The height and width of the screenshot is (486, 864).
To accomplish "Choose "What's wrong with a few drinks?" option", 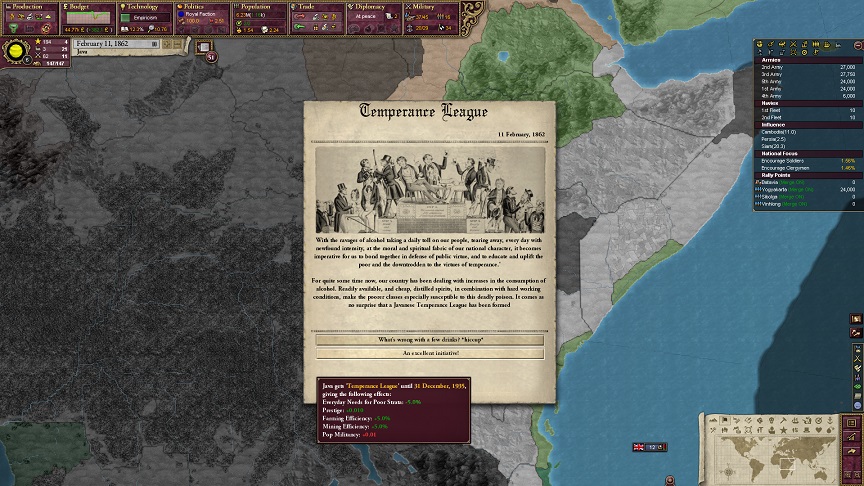I will [430, 340].
